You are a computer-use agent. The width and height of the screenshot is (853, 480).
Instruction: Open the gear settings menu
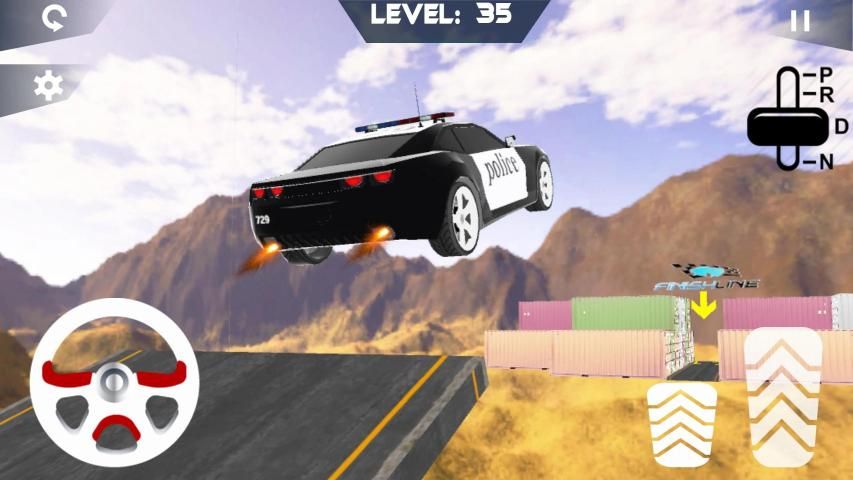pyautogui.click(x=48, y=87)
